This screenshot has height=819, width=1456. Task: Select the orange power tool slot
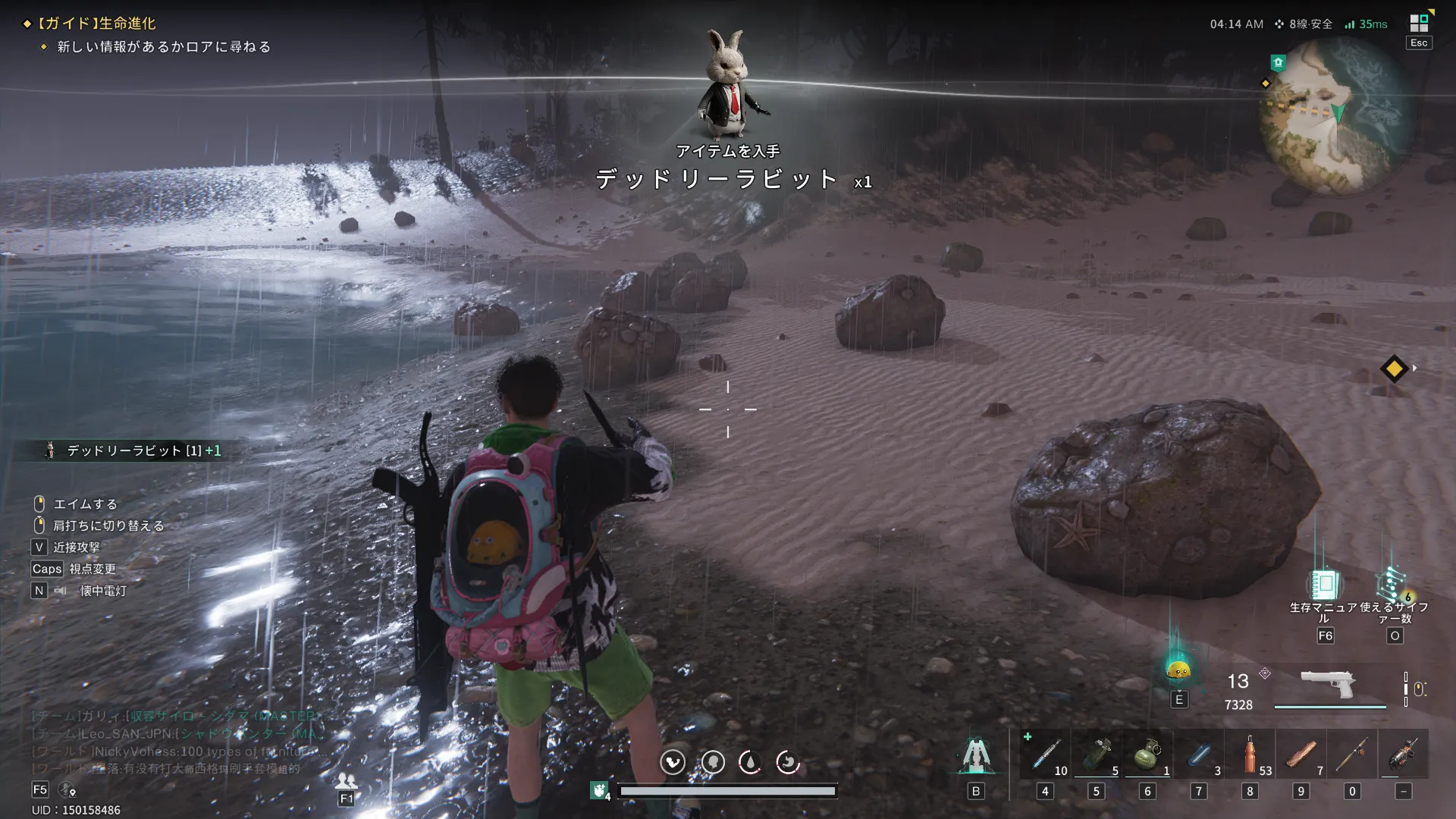[x=1404, y=755]
